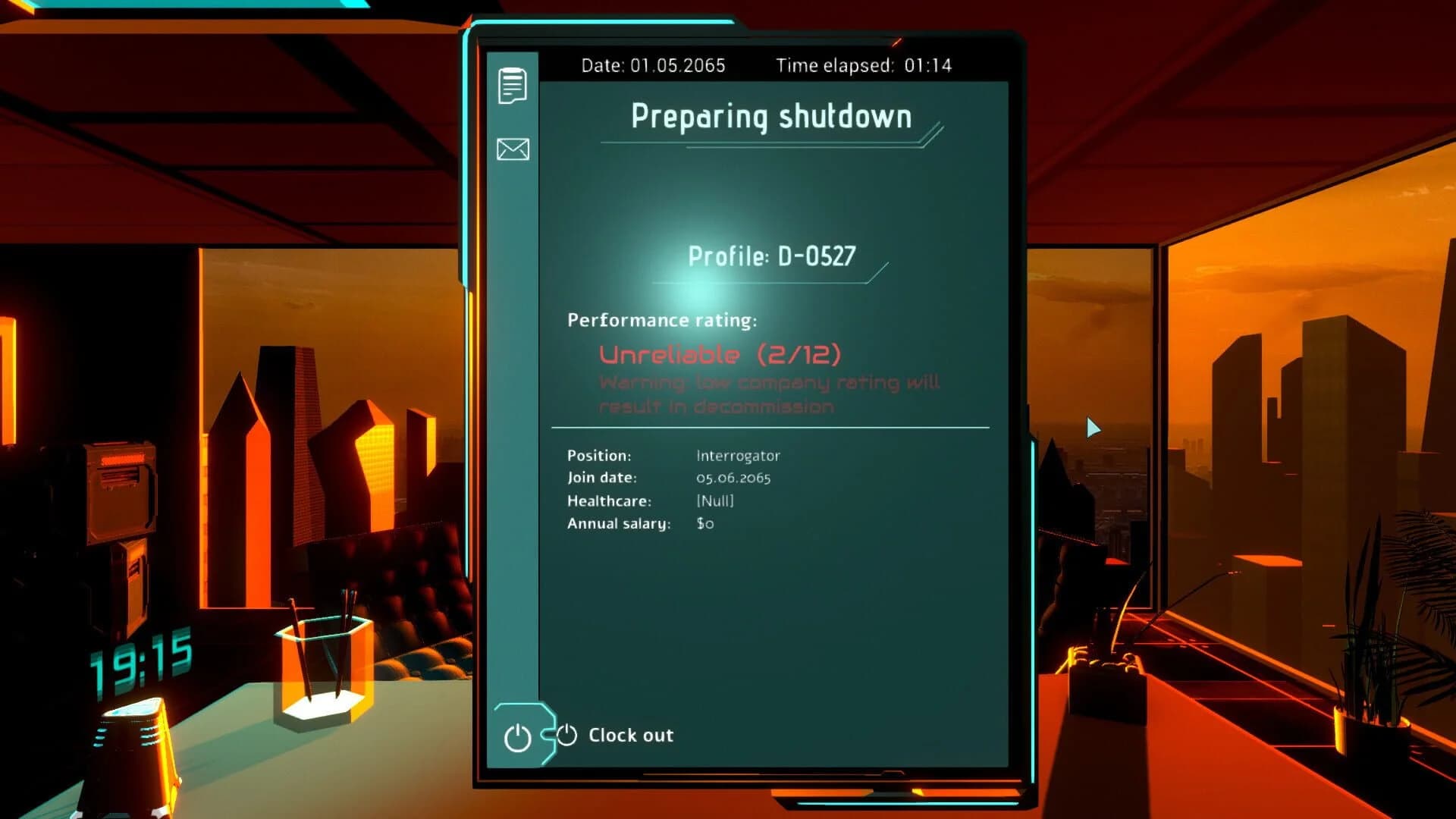
Task: Select the Unreliable (2/12) rating link
Action: (x=719, y=353)
